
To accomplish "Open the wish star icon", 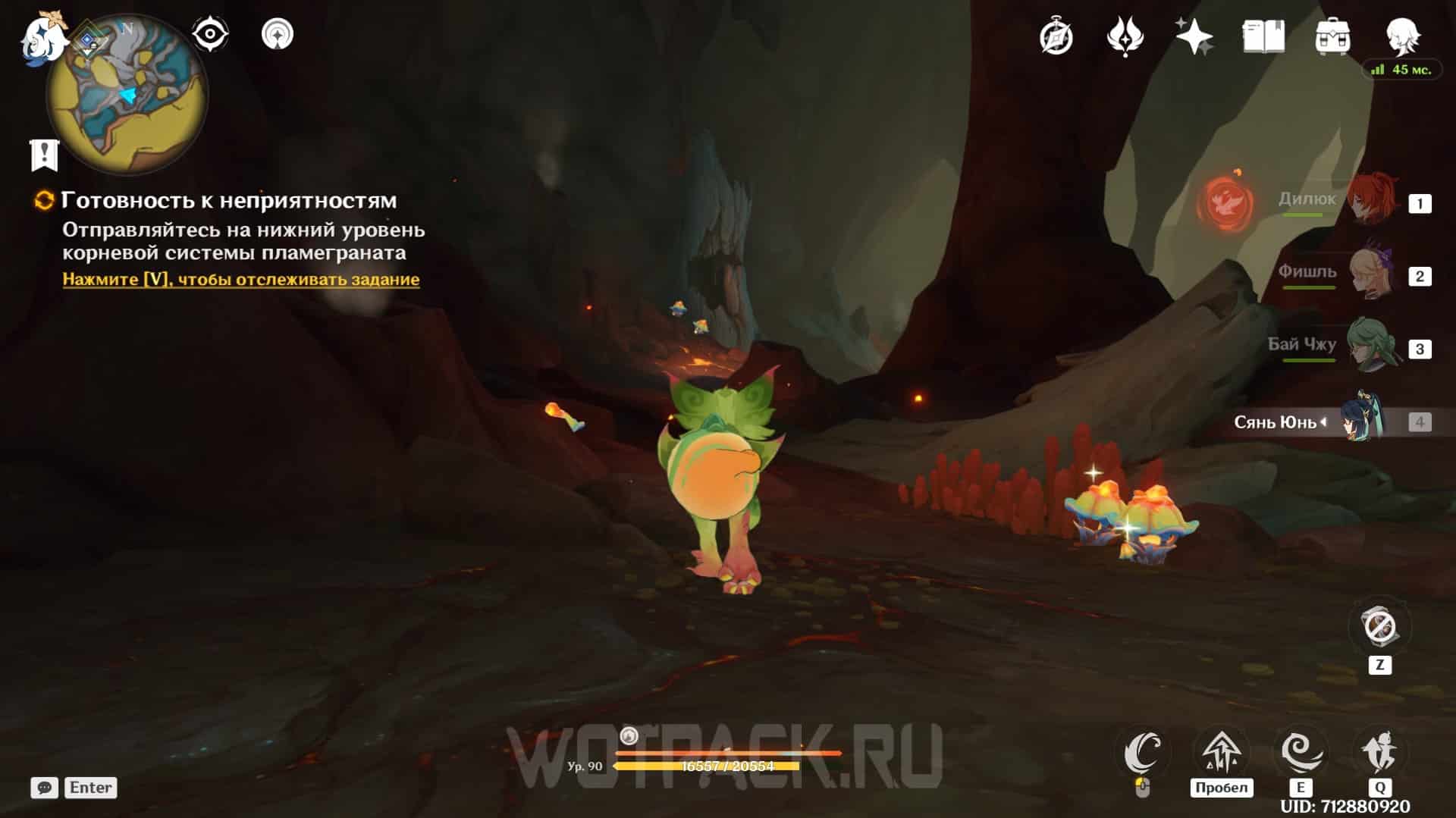I will tap(1194, 36).
